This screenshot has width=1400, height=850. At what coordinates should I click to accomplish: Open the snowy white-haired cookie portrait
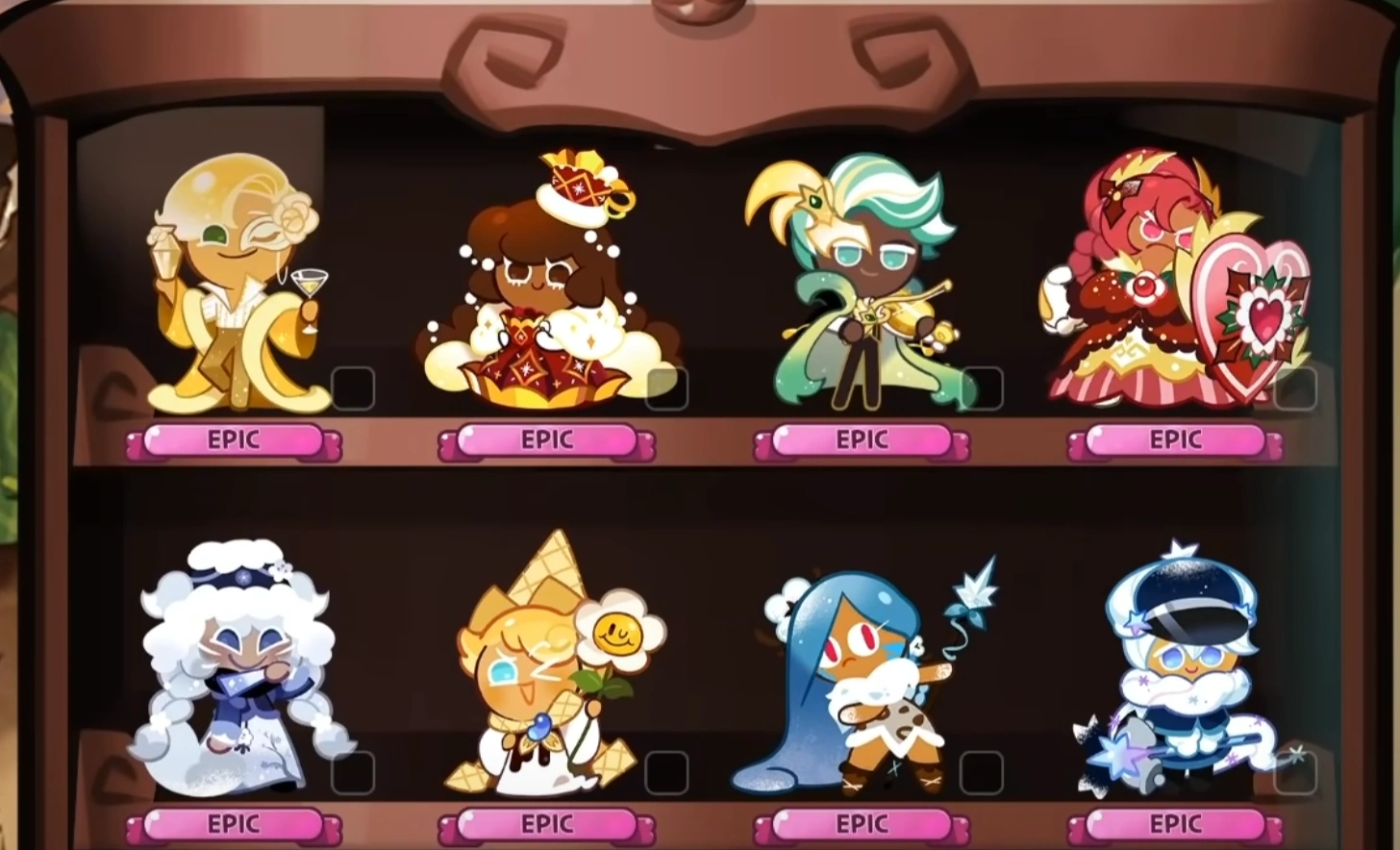click(x=231, y=663)
